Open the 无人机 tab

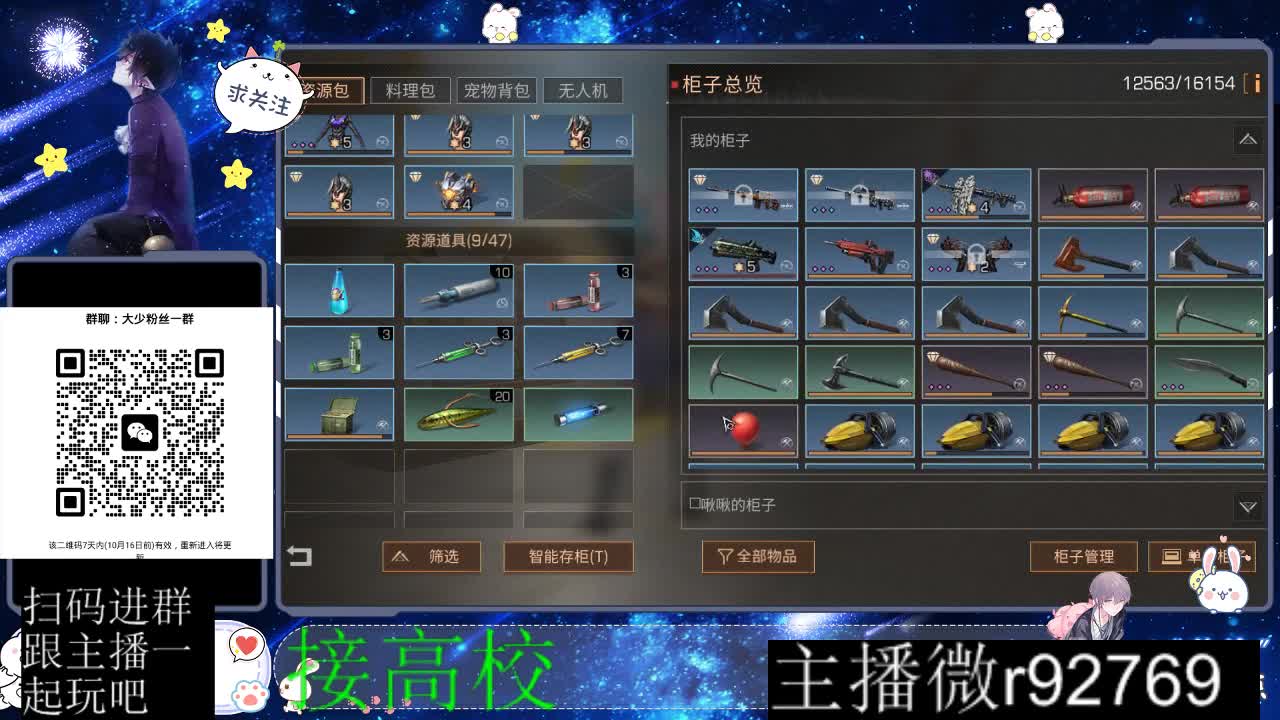581,90
